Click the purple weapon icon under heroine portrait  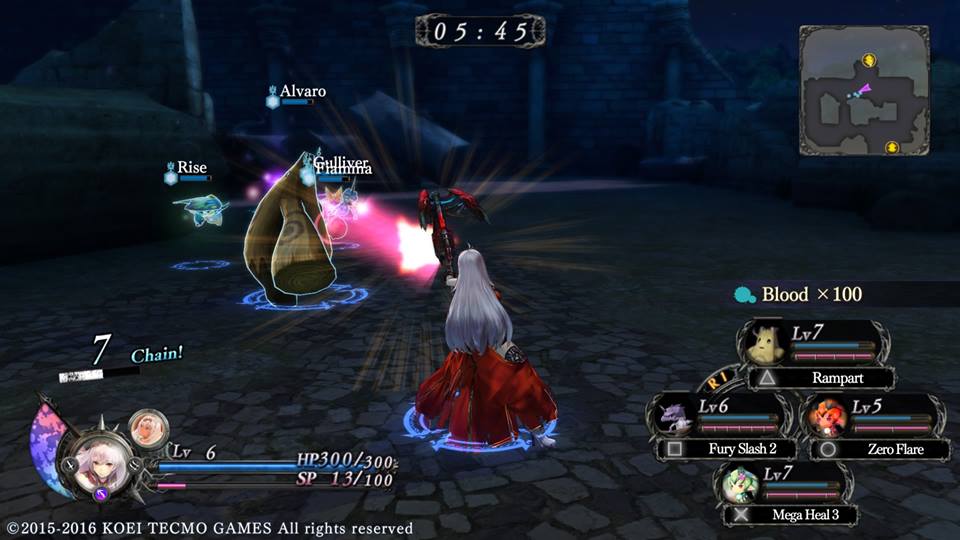coord(101,492)
